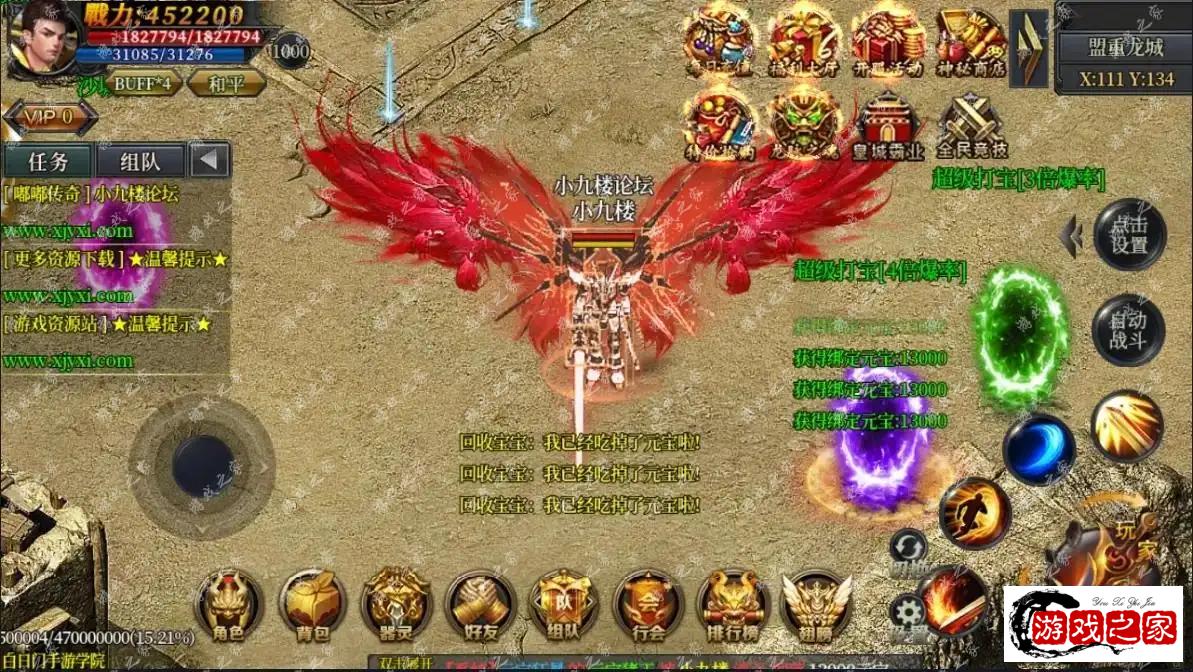This screenshot has height=672, width=1193.
Task: Open the 角色 character menu
Action: click(229, 603)
